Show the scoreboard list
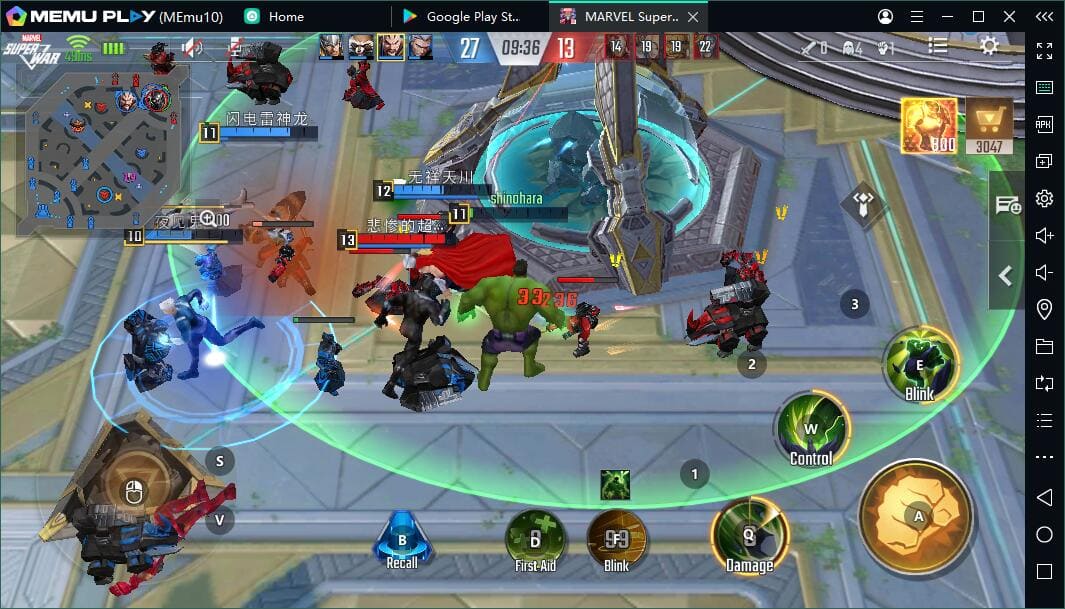This screenshot has width=1065, height=609. 938,46
